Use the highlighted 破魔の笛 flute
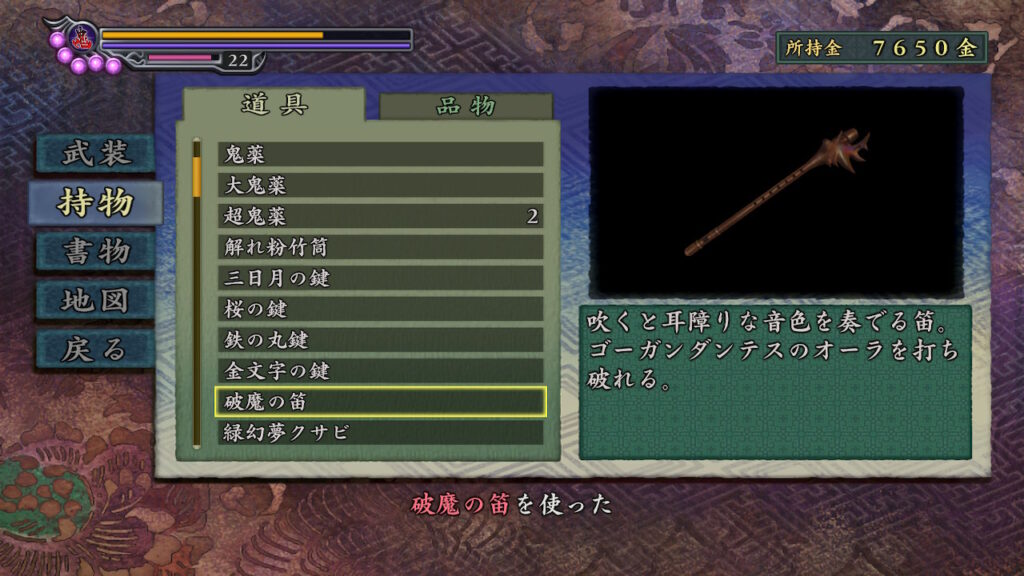The image size is (1024, 576). (380, 402)
